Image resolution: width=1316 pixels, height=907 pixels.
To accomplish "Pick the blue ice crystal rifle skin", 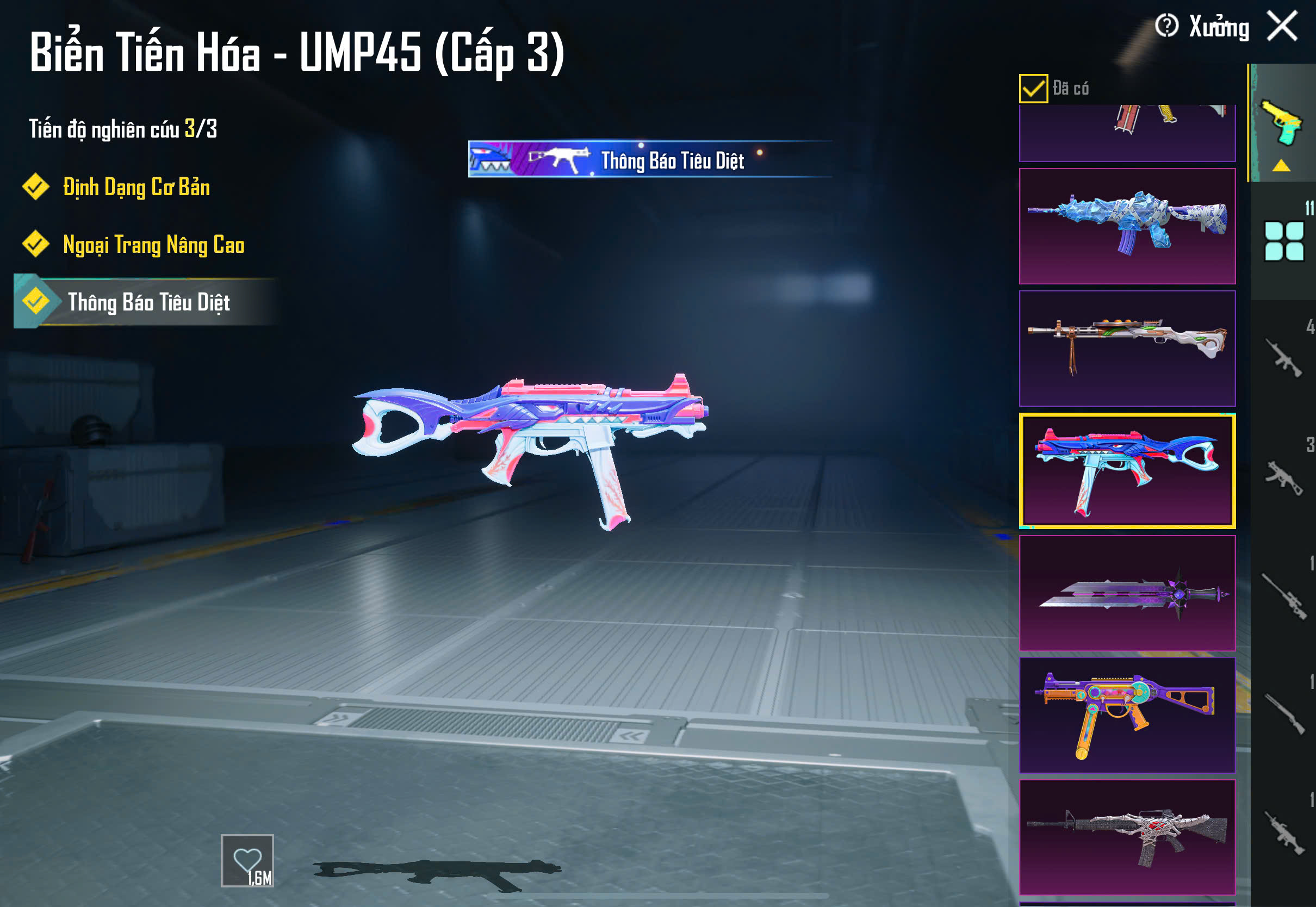I will click(1127, 226).
